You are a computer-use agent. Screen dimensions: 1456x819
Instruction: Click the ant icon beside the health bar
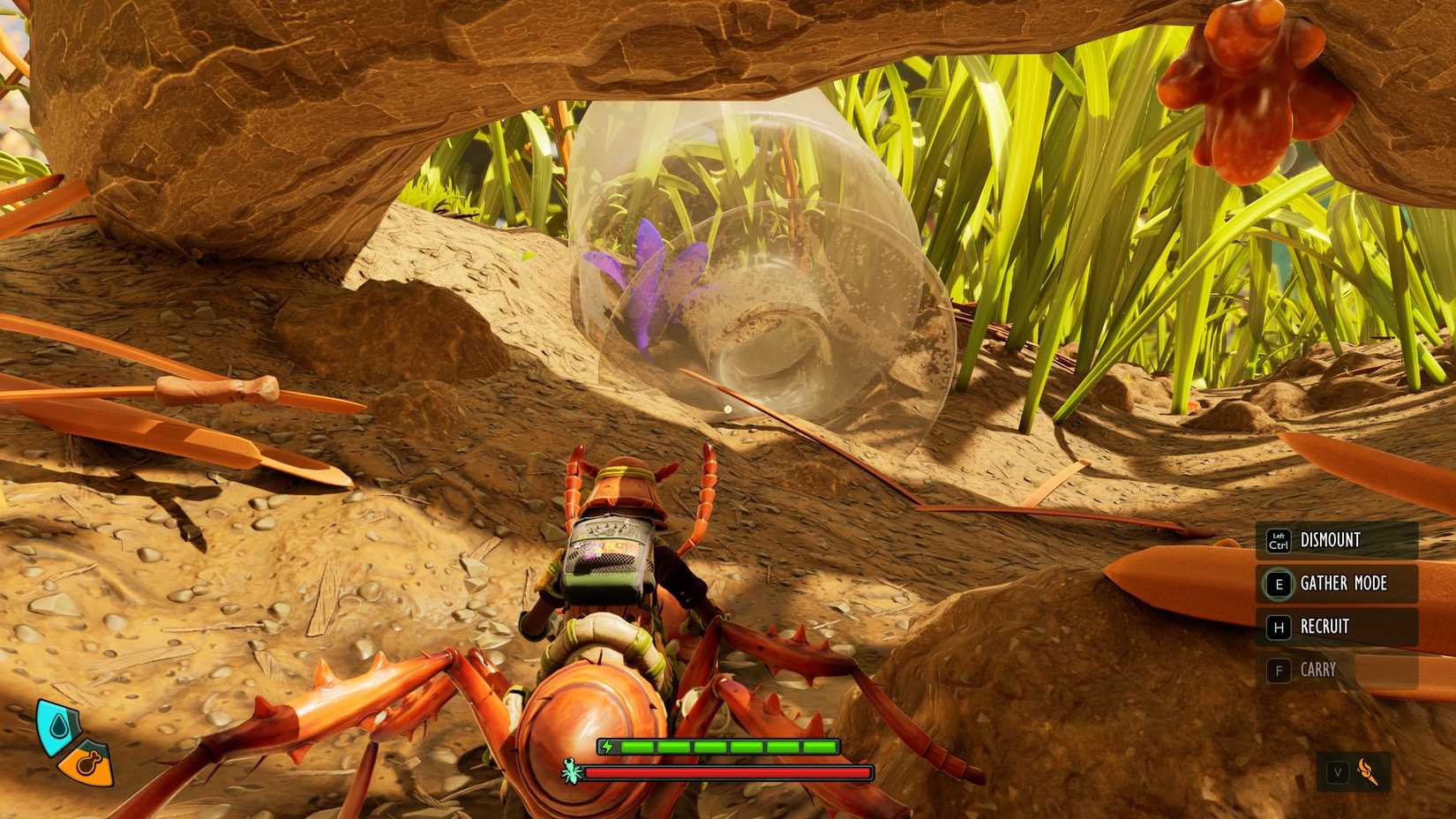[x=570, y=770]
